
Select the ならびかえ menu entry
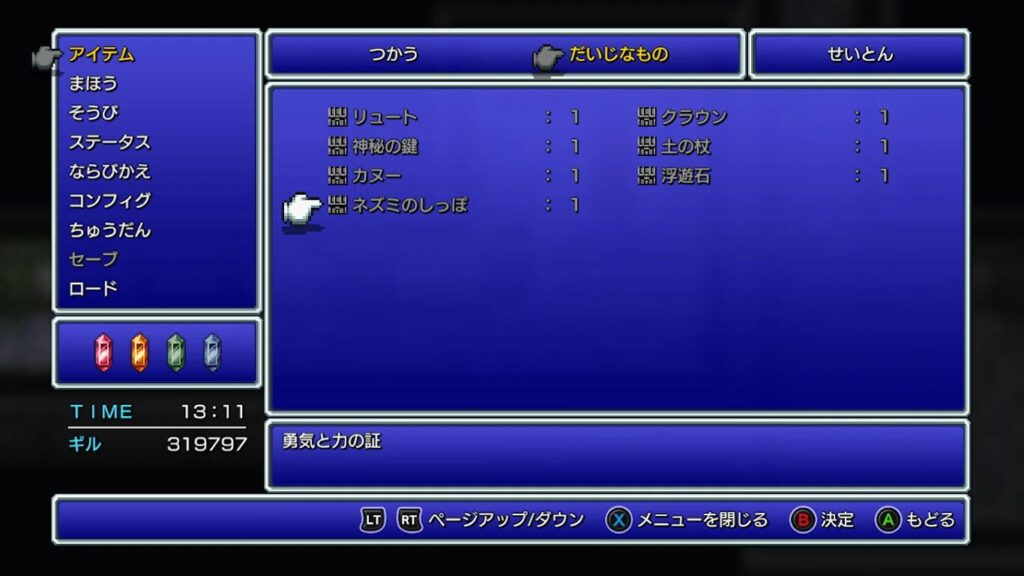click(x=109, y=171)
